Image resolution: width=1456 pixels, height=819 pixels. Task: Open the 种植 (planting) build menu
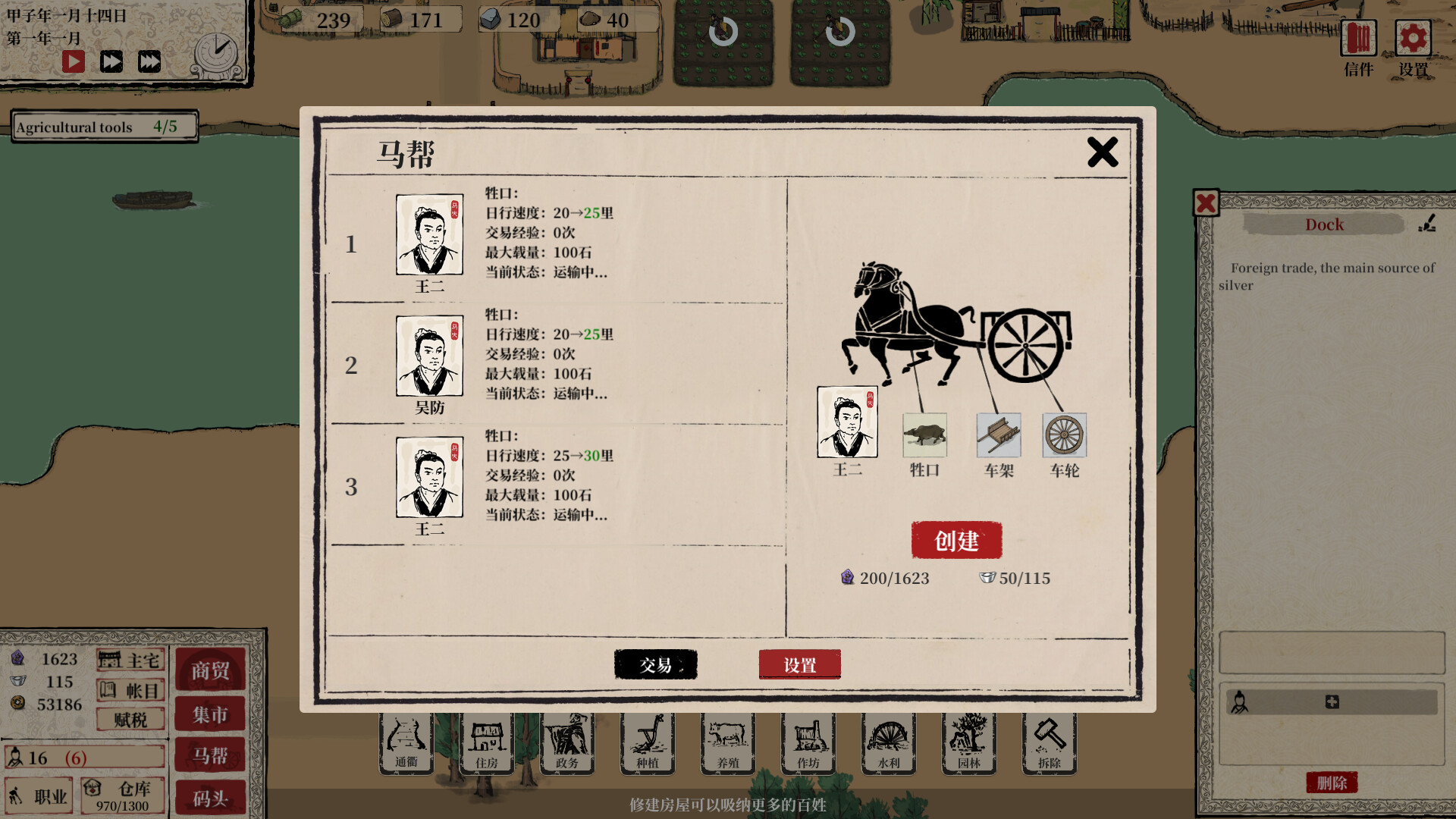pos(648,743)
